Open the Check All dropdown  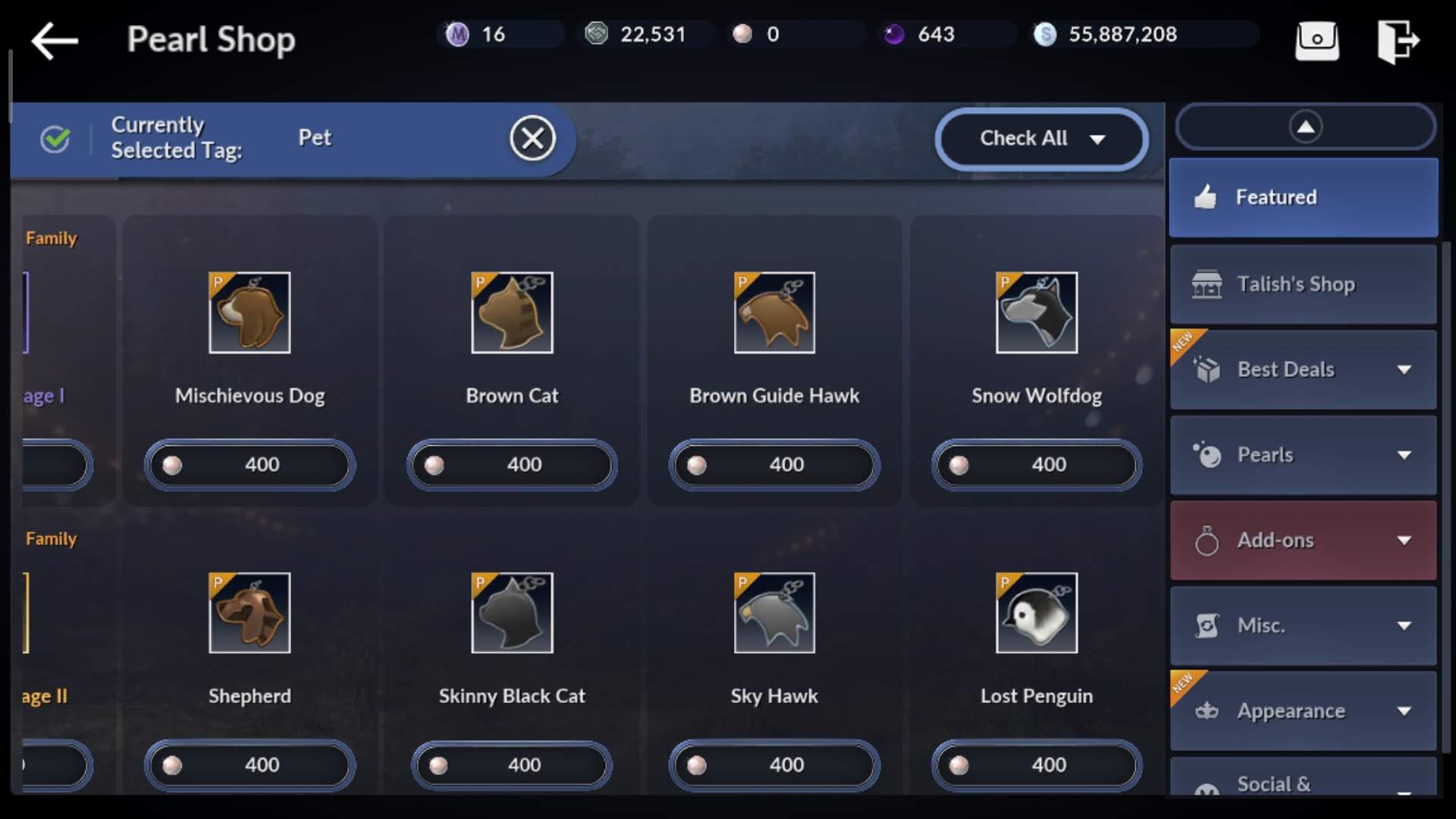1040,139
